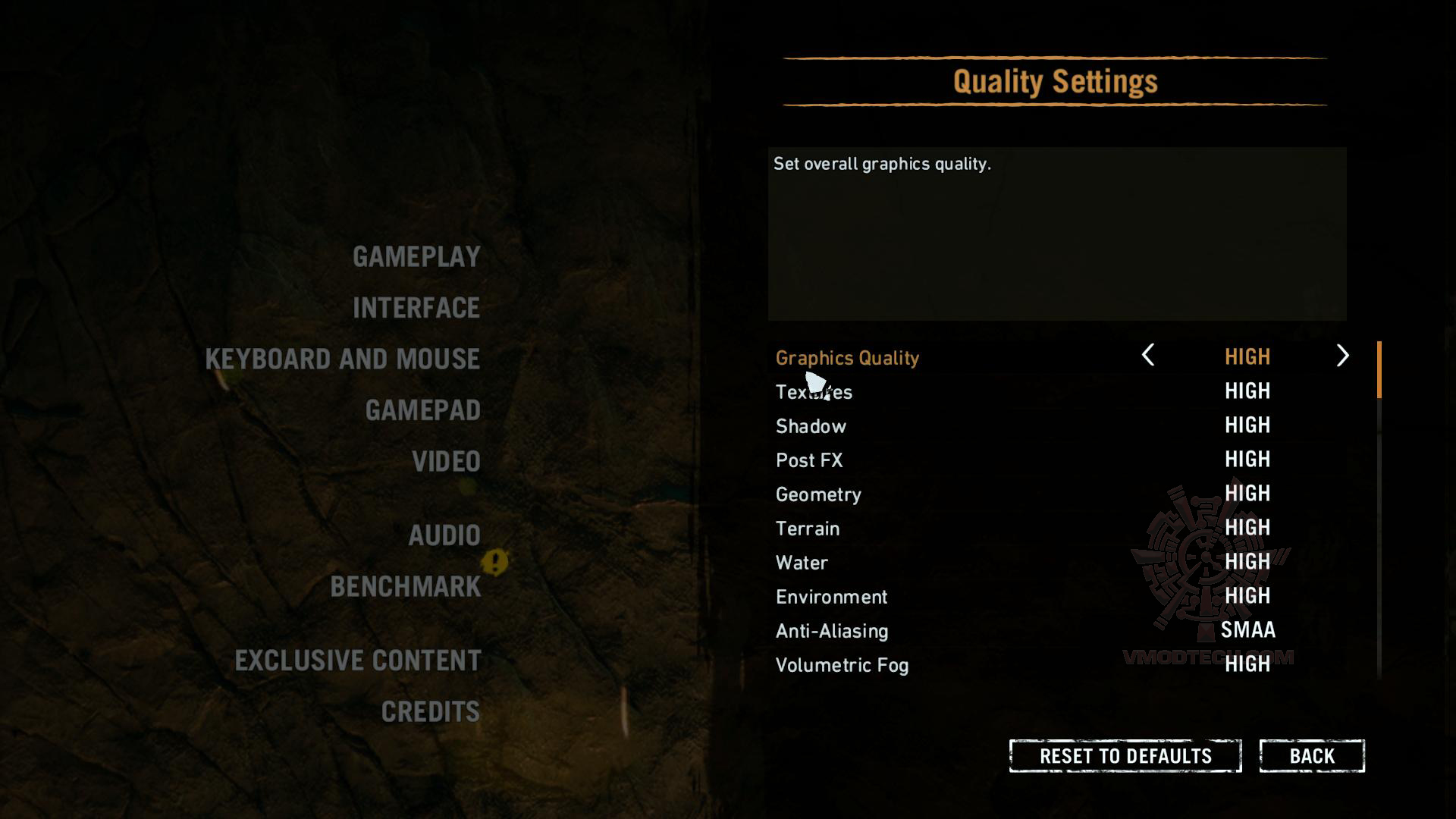Open the AUDIO settings section

pos(444,535)
